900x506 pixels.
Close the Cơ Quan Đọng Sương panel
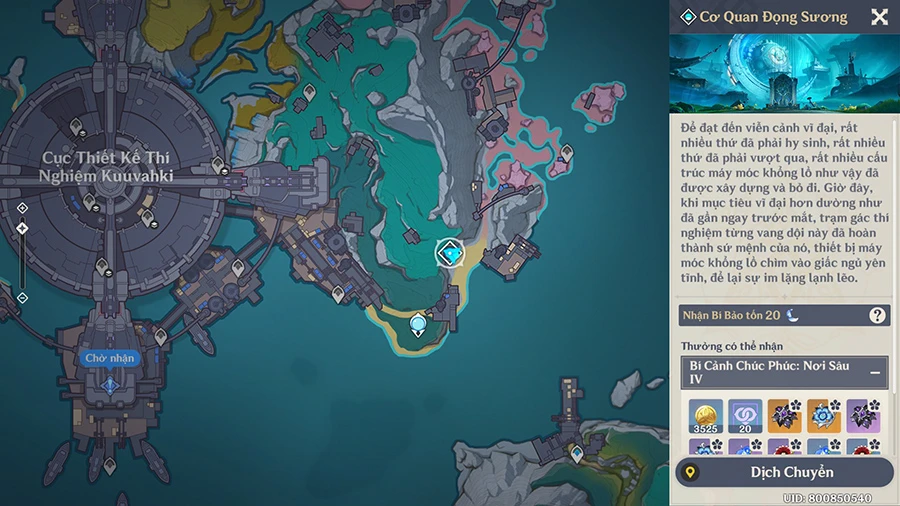pos(879,17)
